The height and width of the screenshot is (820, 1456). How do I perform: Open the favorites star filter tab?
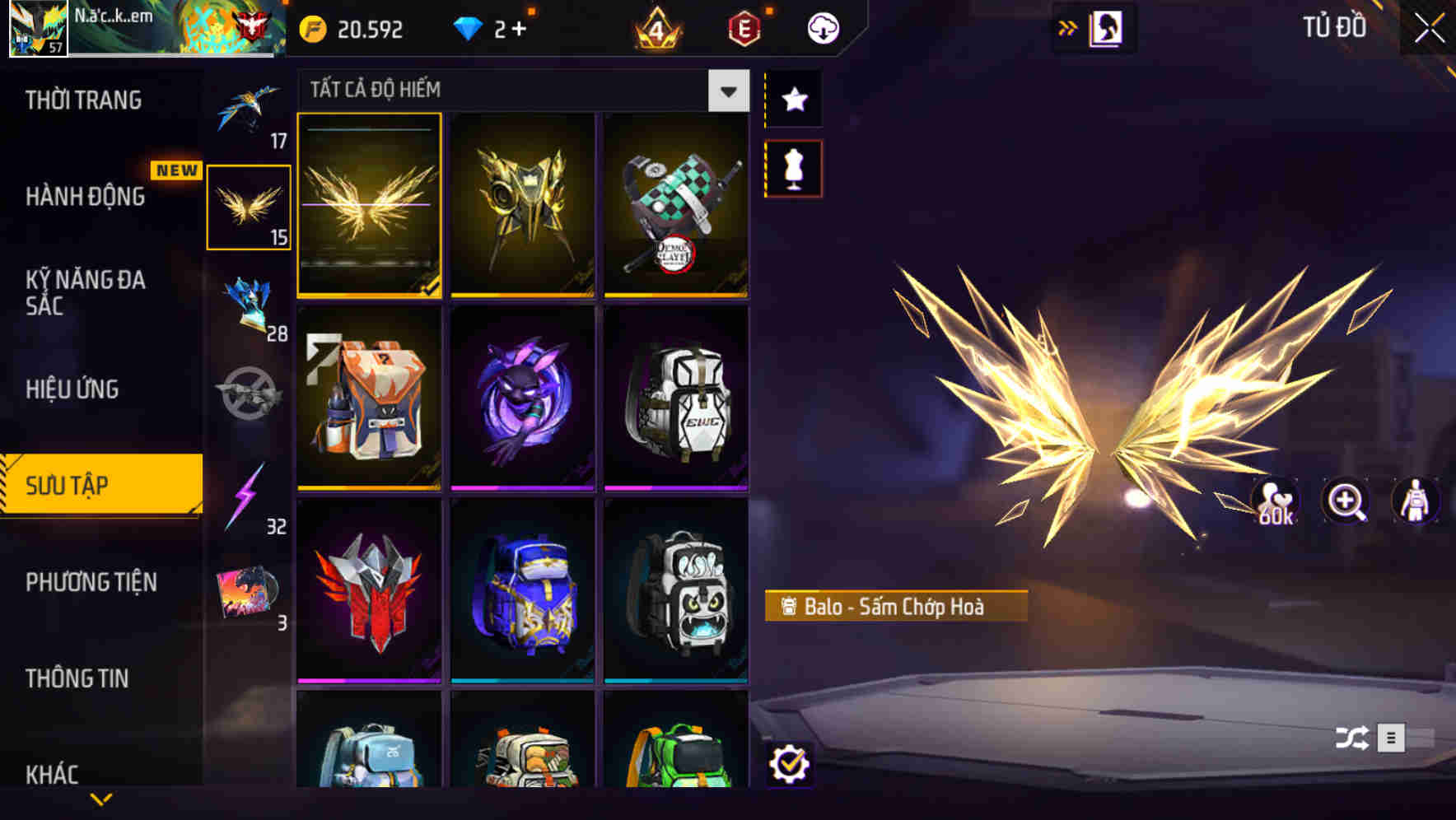793,100
